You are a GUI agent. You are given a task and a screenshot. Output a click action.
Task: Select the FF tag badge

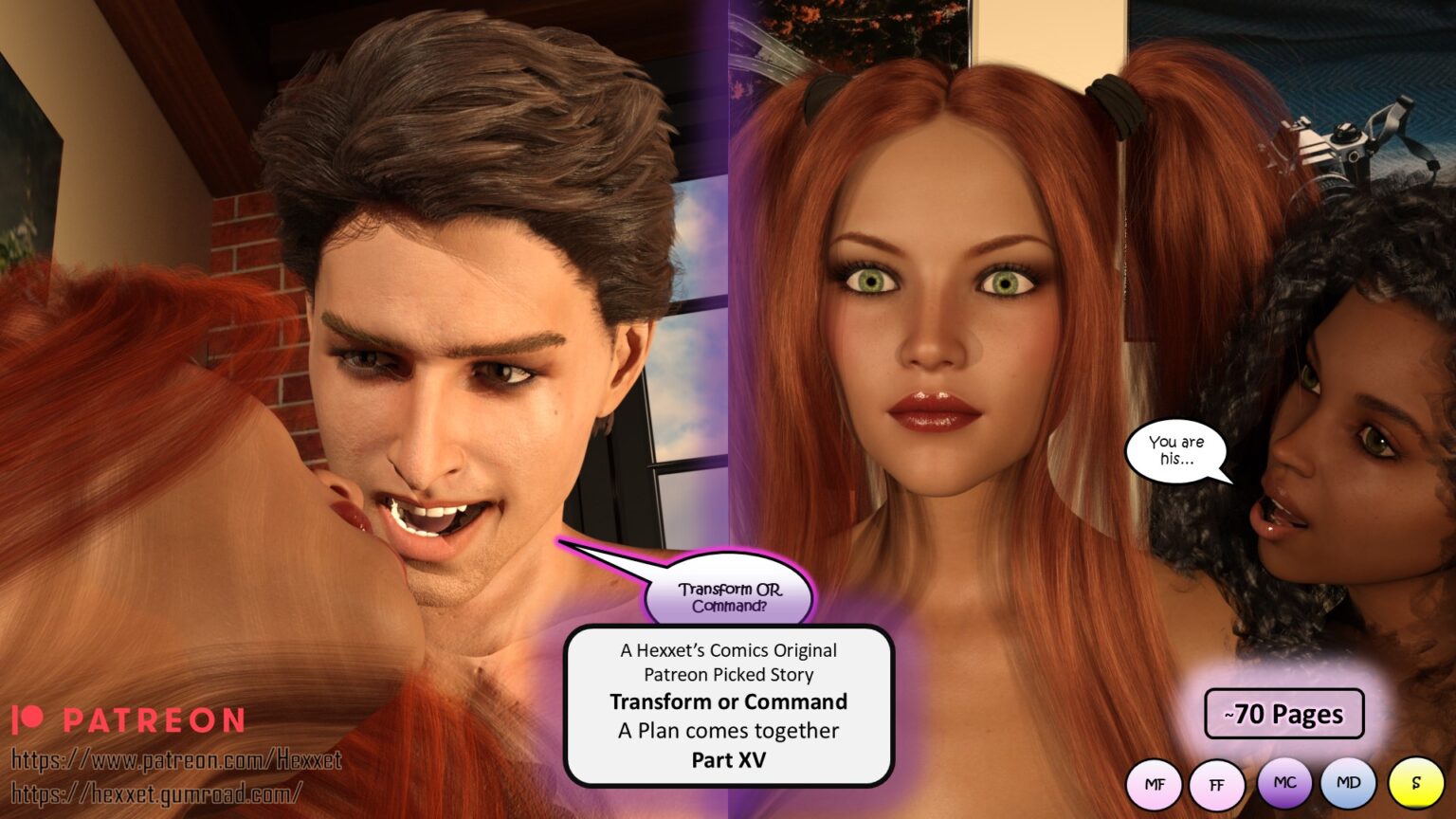pos(1216,785)
